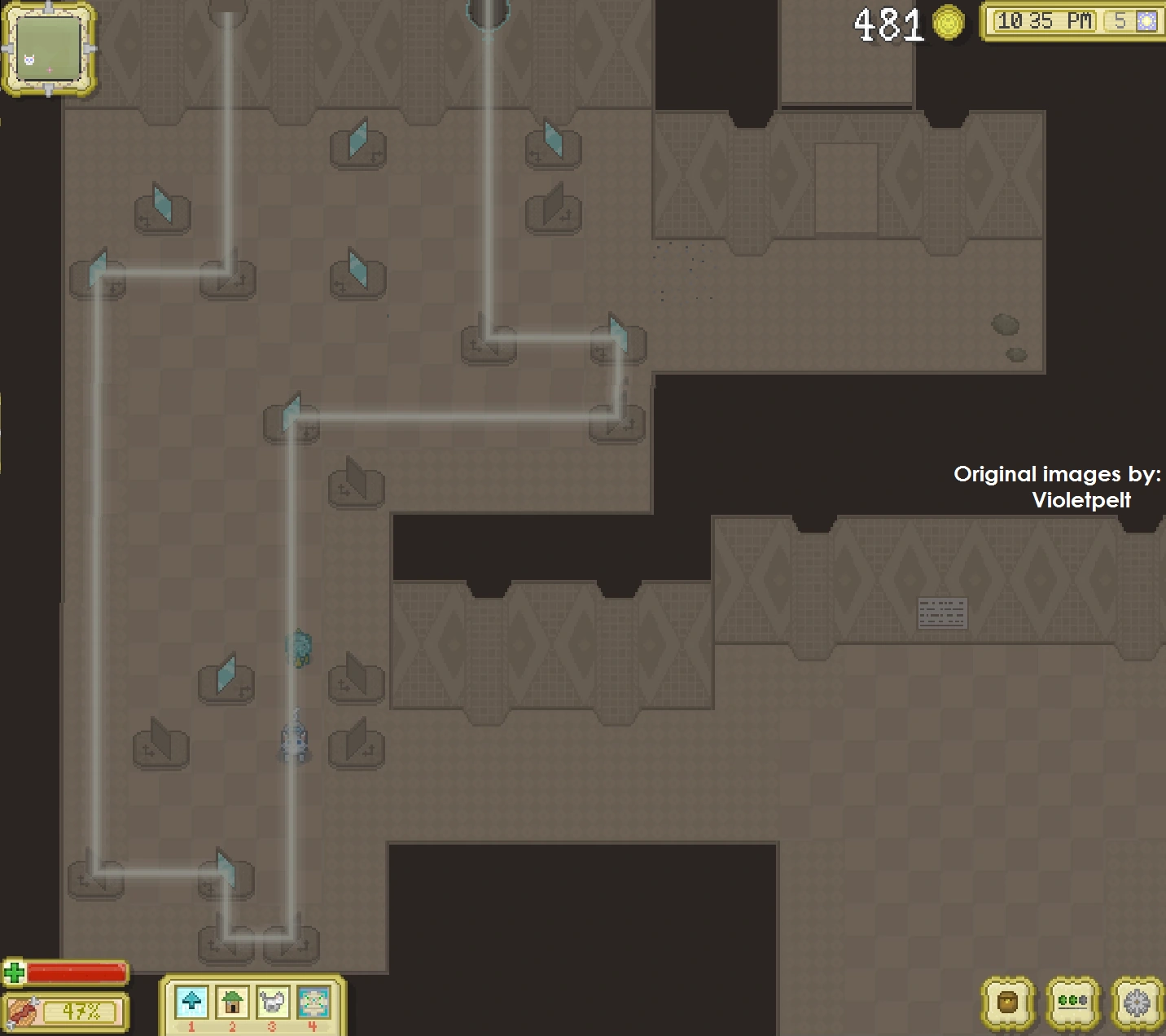Click the metal grate on the right wall

(943, 612)
